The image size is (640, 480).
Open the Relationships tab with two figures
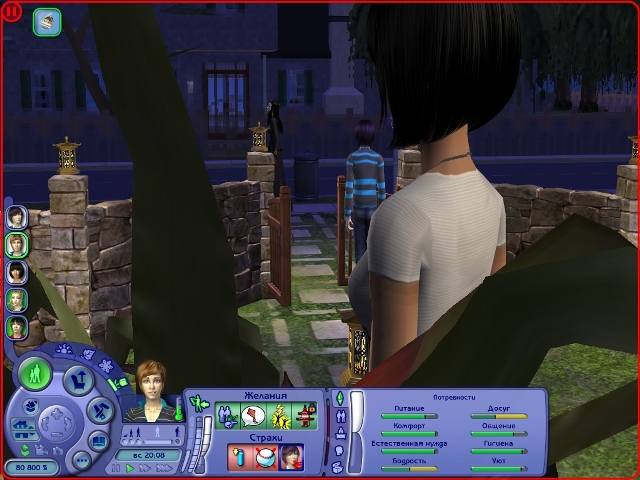pos(339,418)
